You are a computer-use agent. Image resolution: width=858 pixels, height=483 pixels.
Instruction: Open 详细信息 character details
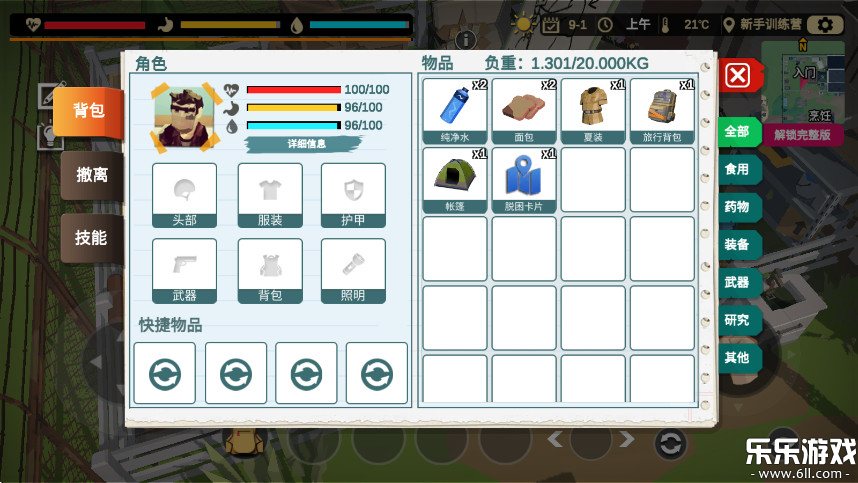pos(306,144)
